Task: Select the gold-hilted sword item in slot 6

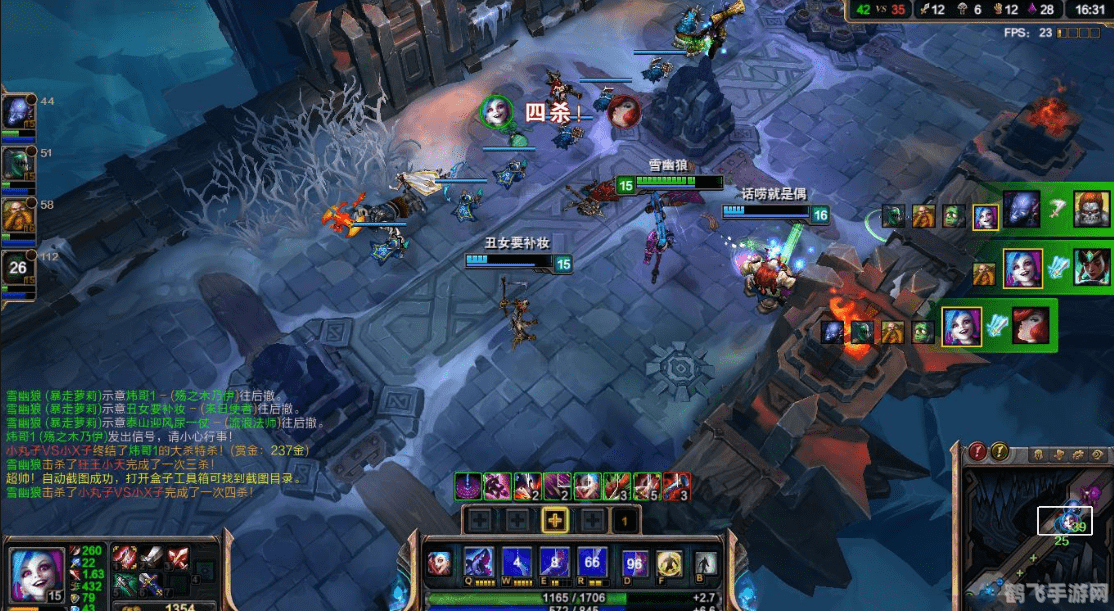Action: click(151, 585)
